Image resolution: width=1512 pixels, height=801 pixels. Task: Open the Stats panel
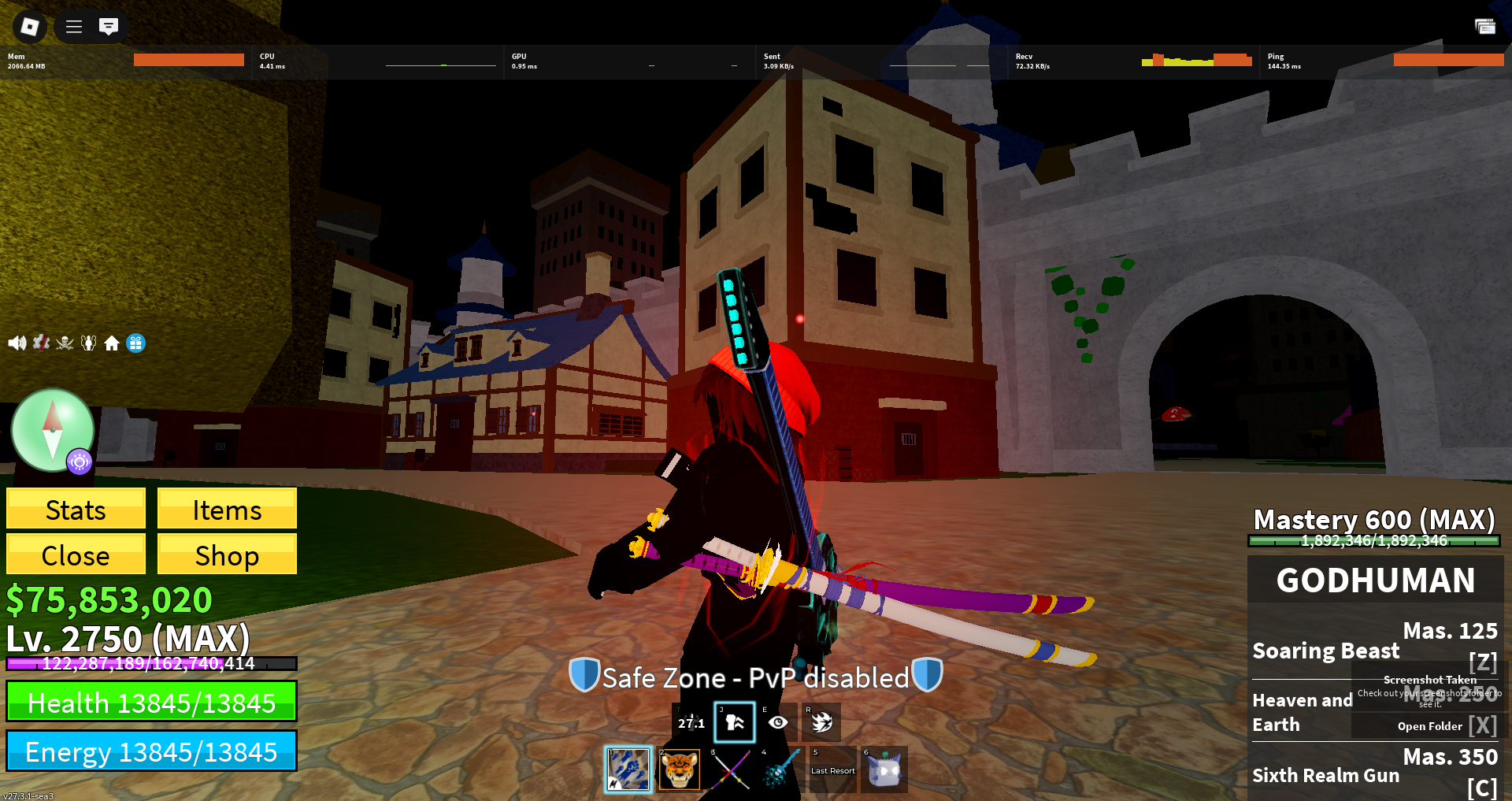click(76, 510)
